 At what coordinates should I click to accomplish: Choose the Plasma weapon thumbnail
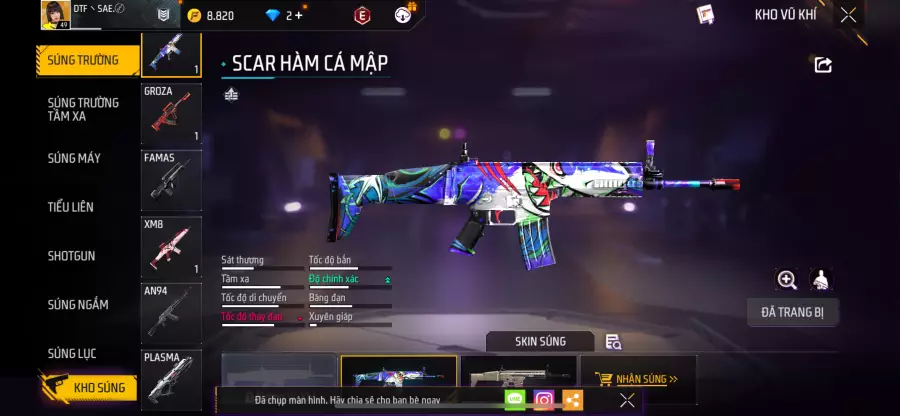(171, 378)
